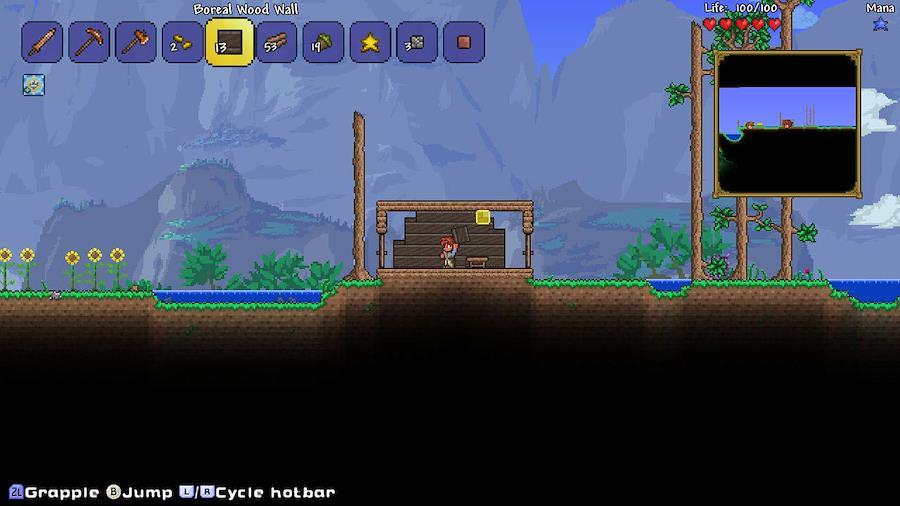This screenshot has width=900, height=506.
Task: Choose the copper axe in the hotbar
Action: (x=135, y=43)
